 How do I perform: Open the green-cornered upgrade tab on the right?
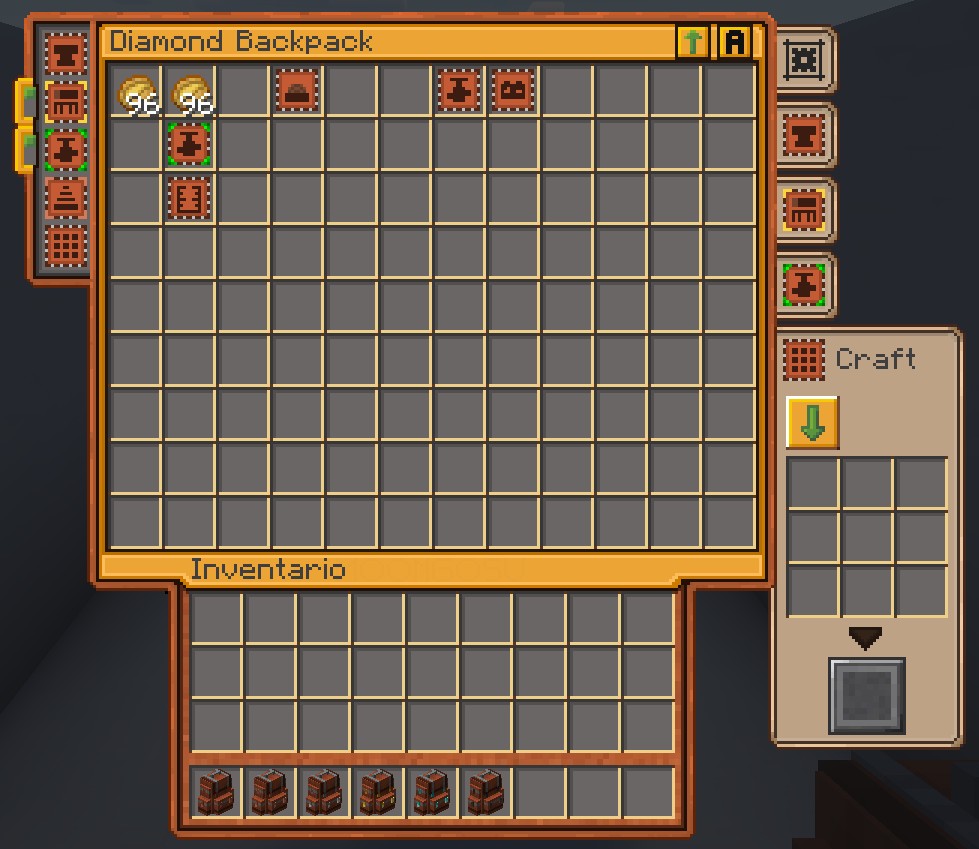click(x=803, y=285)
